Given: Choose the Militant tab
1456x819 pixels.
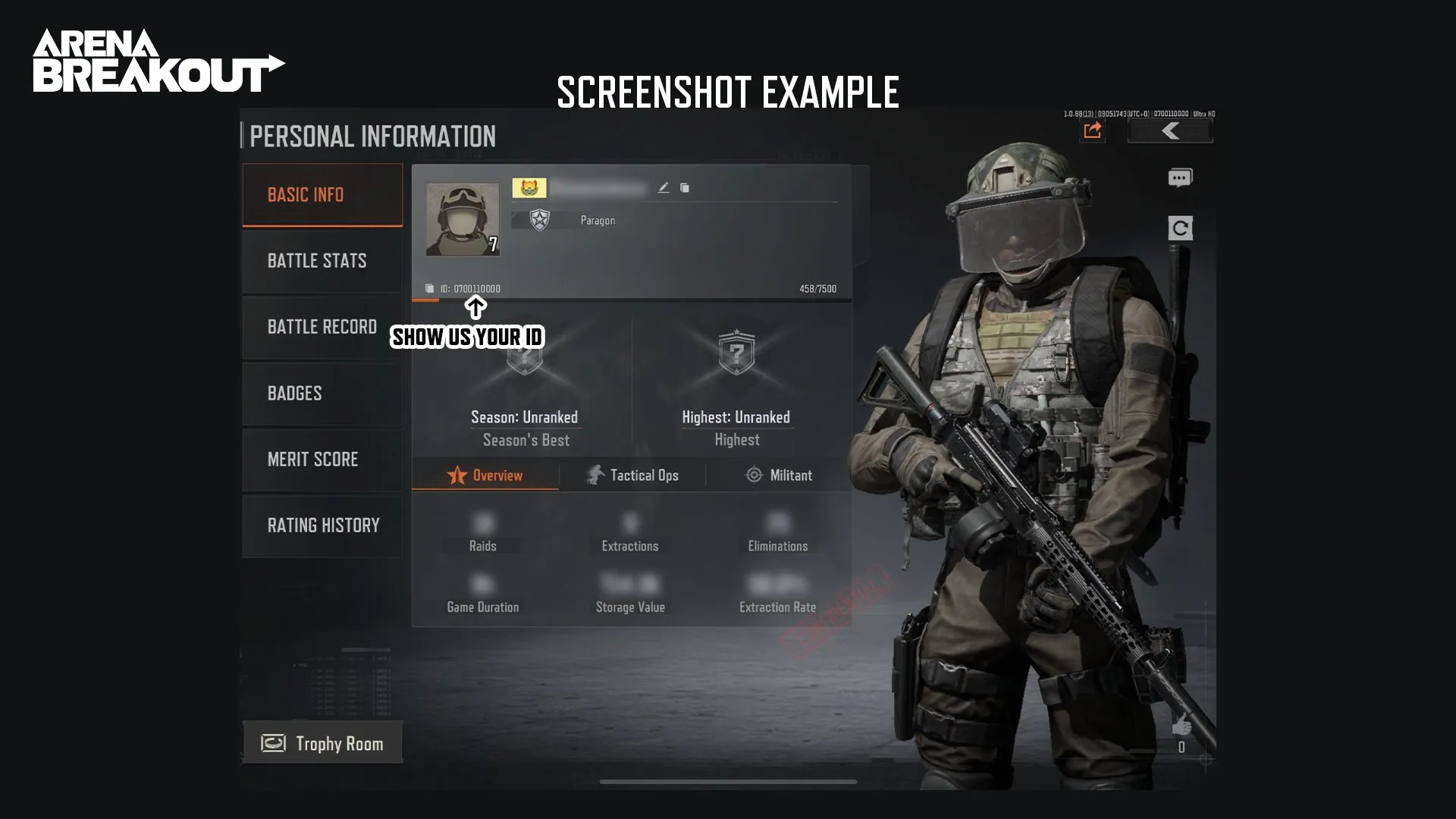Looking at the screenshot, I should pyautogui.click(x=780, y=475).
